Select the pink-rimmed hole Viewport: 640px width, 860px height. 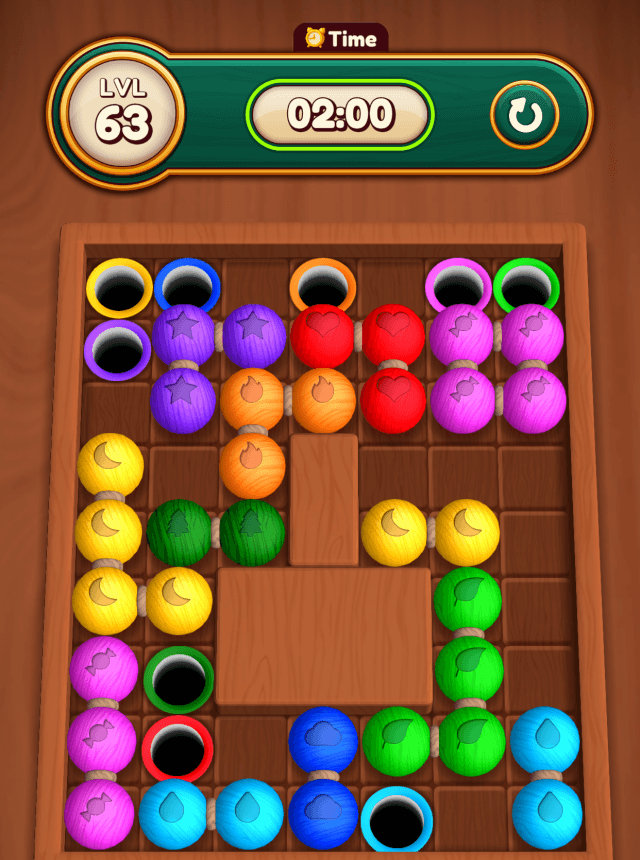point(458,287)
